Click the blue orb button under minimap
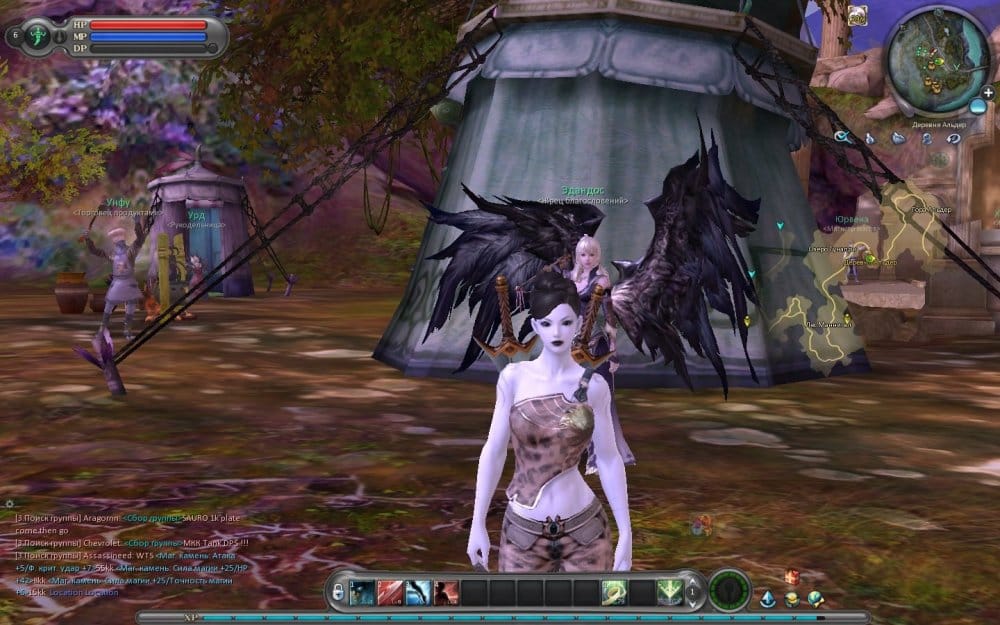The height and width of the screenshot is (625, 1000). pos(977,107)
